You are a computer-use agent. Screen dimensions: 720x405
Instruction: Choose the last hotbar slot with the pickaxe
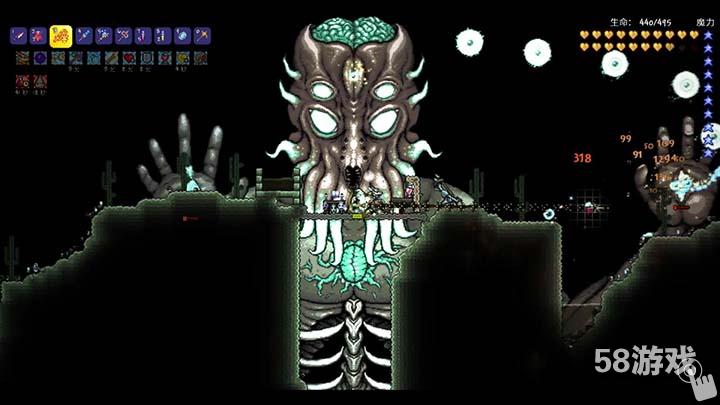tap(202, 36)
